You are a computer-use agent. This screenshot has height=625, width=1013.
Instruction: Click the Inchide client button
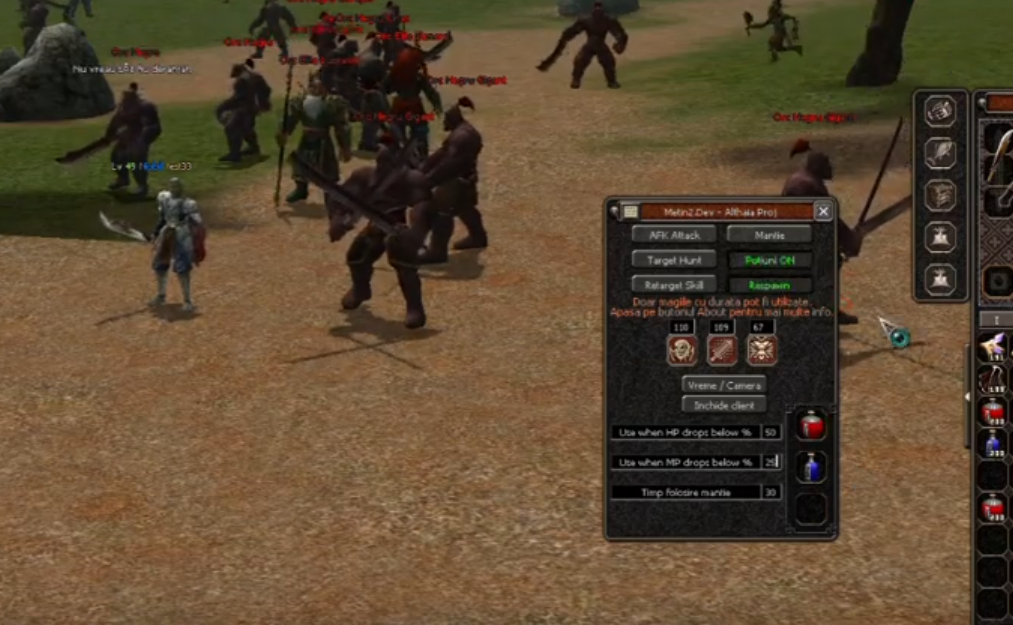724,405
